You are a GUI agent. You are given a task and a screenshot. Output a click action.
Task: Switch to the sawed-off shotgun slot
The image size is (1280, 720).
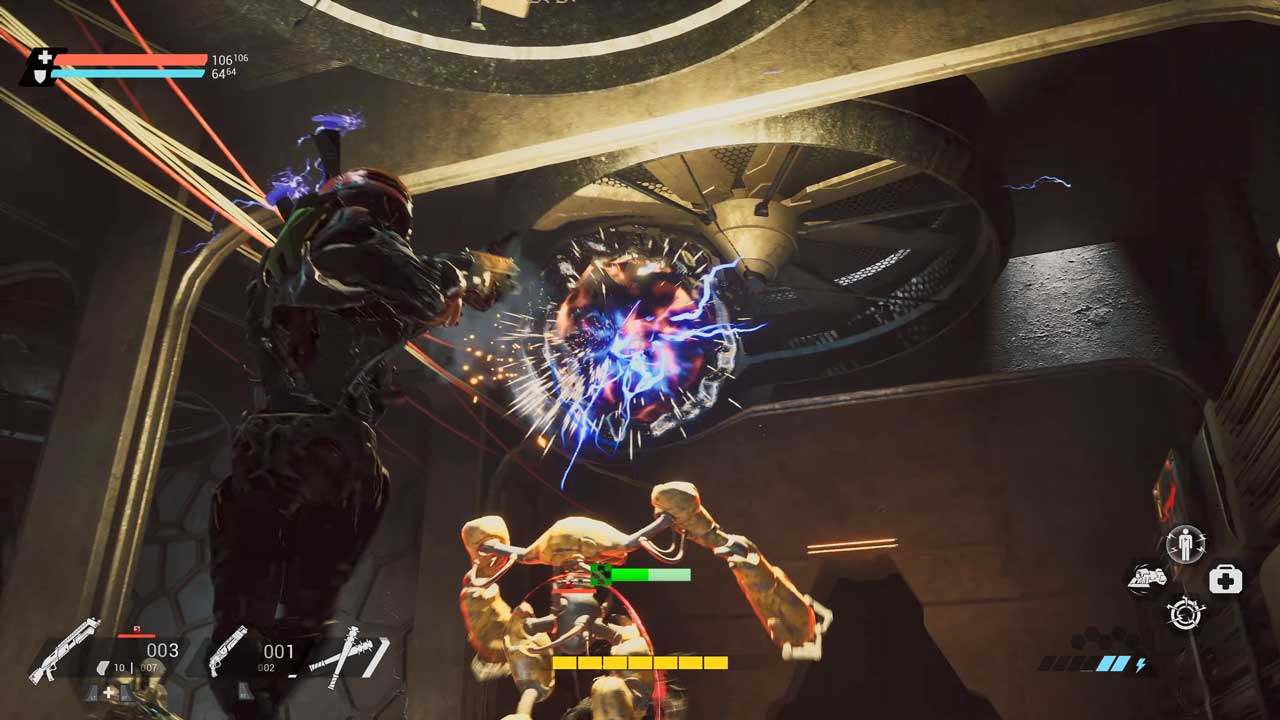tap(228, 650)
